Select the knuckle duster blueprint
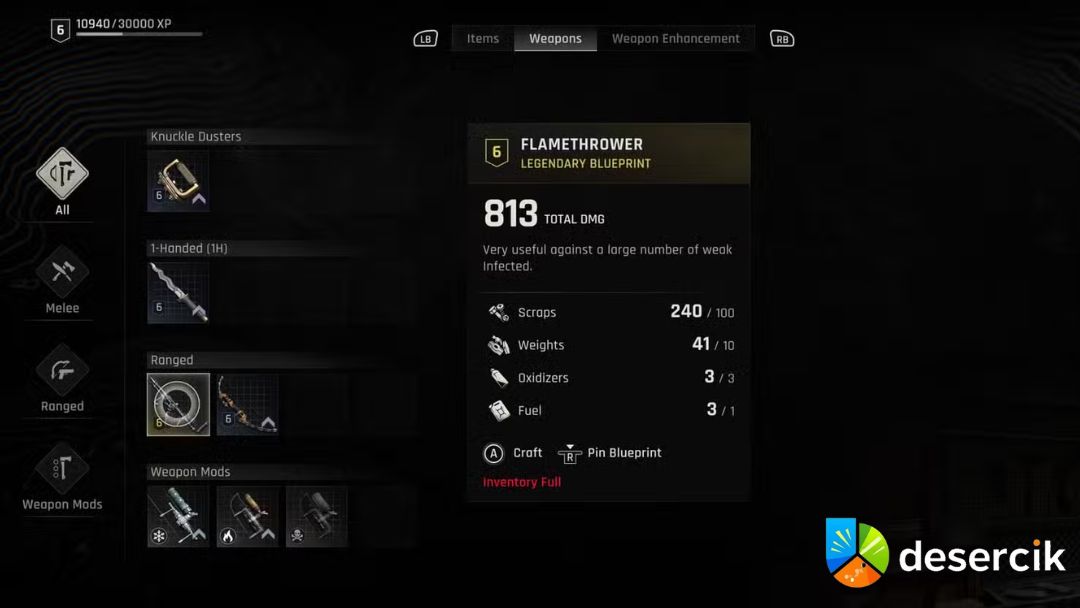This screenshot has width=1080, height=608. click(178, 181)
